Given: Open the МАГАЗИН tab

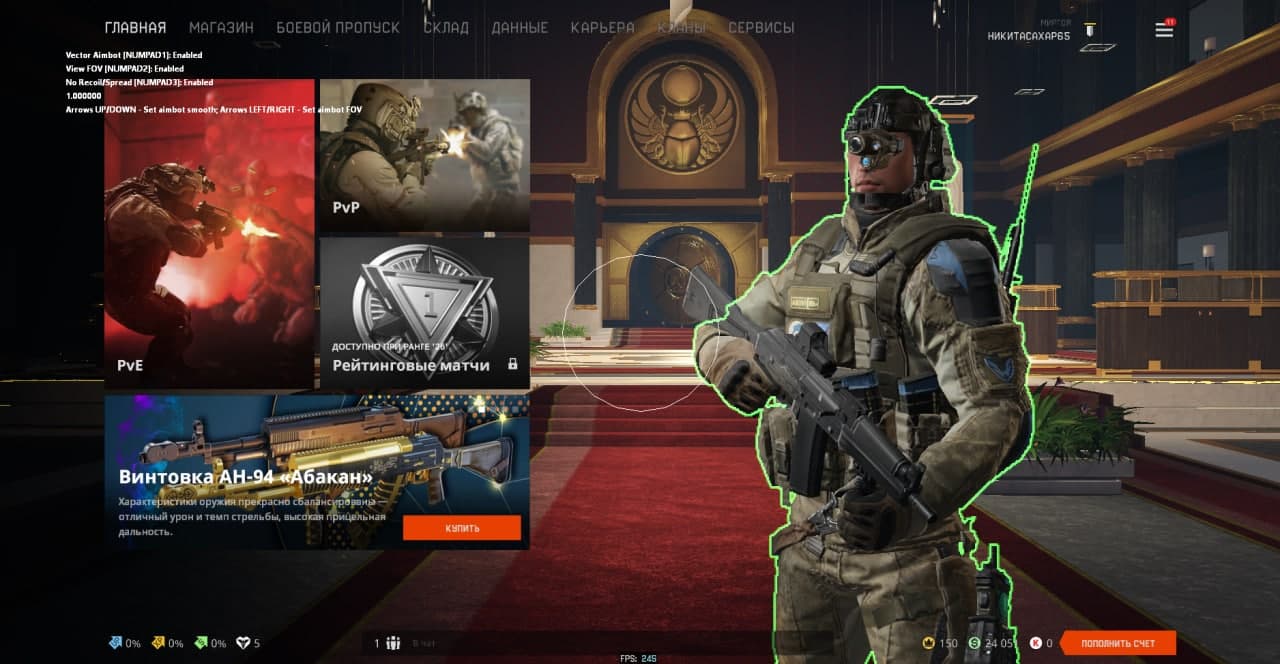Looking at the screenshot, I should point(221,28).
